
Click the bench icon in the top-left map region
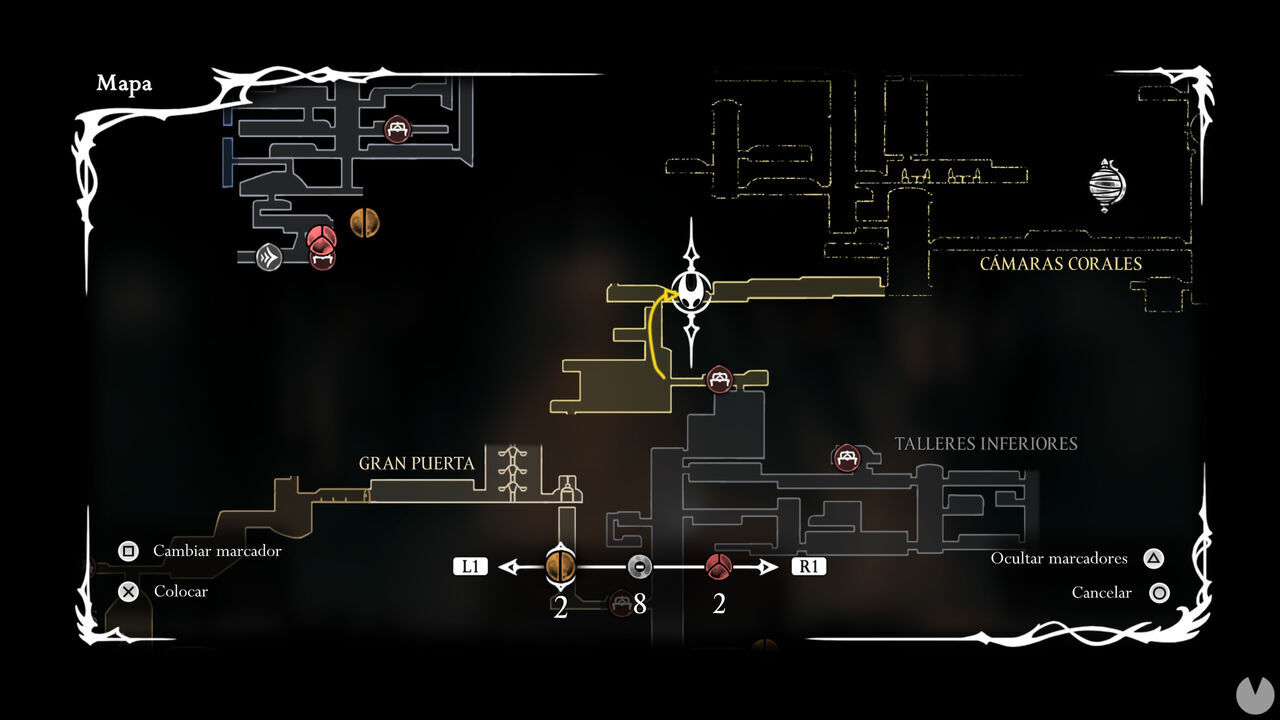pos(396,129)
